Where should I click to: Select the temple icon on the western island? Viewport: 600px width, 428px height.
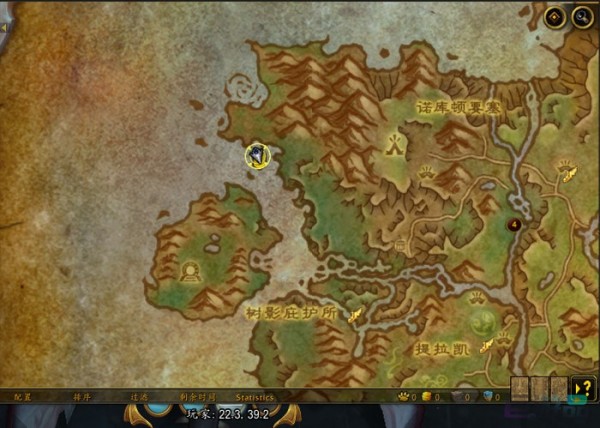click(x=189, y=270)
